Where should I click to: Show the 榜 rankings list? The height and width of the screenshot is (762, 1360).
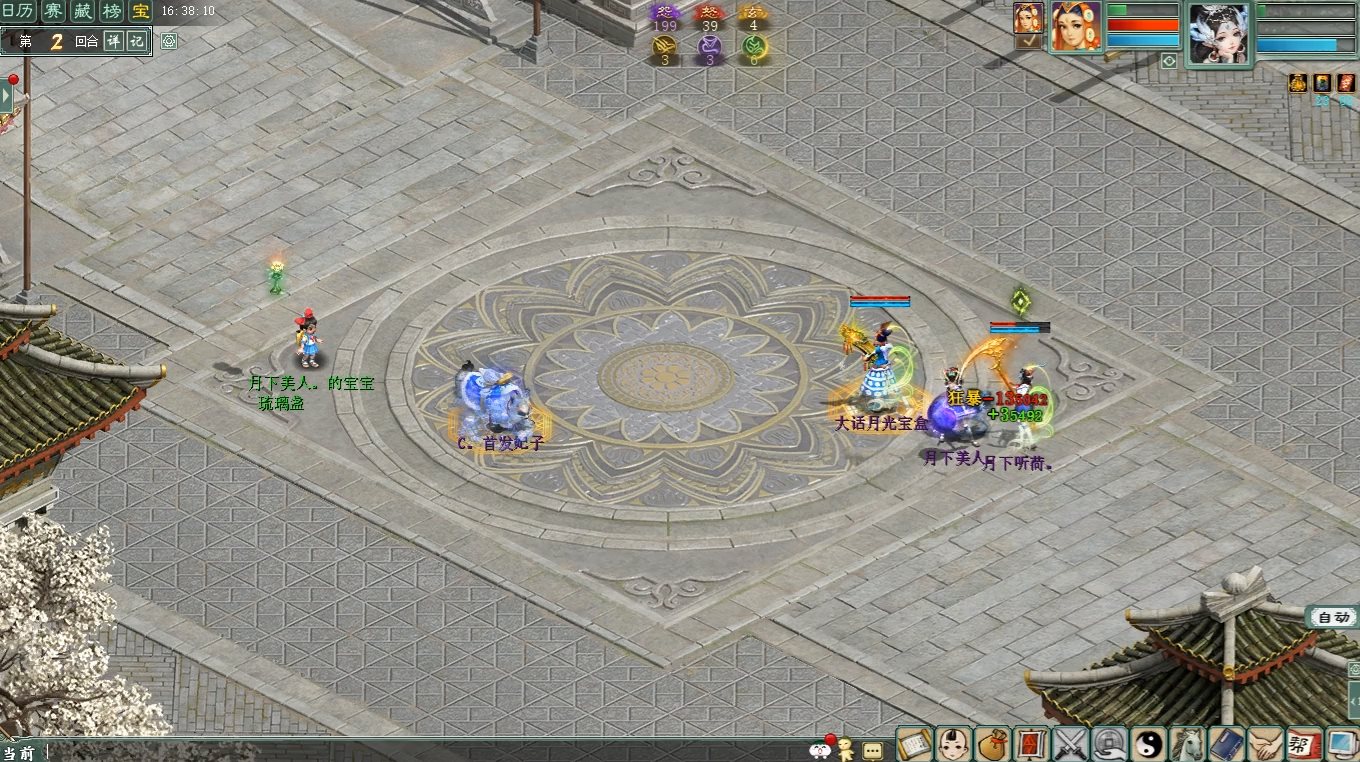click(112, 12)
